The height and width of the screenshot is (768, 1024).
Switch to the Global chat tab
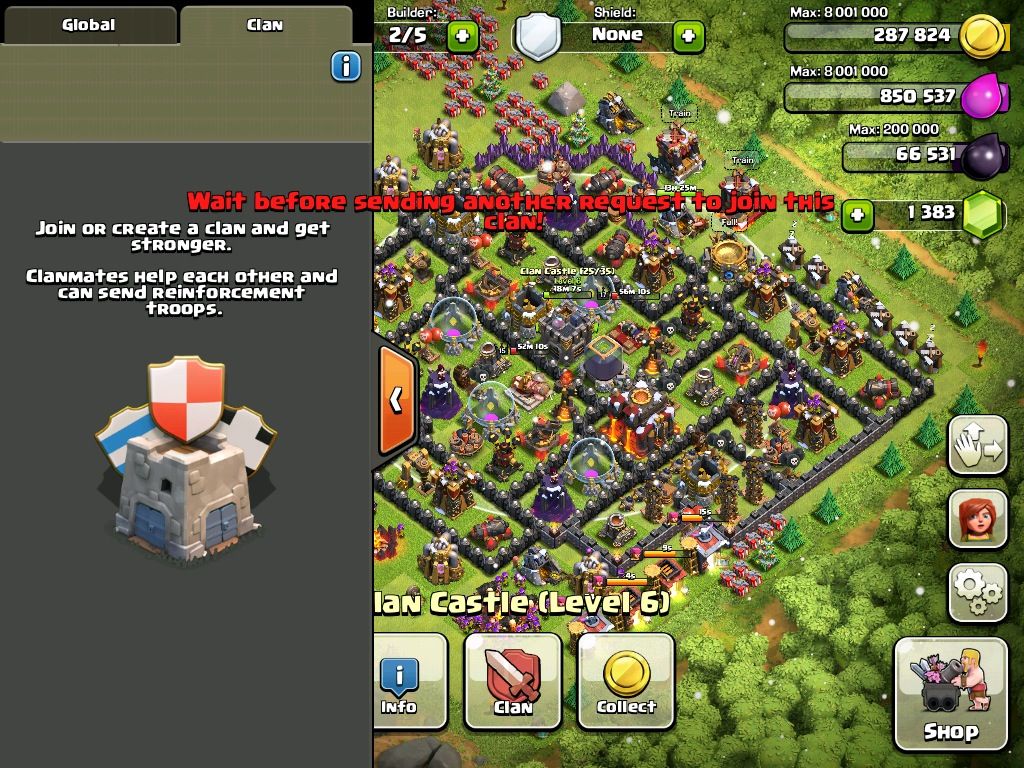point(89,25)
